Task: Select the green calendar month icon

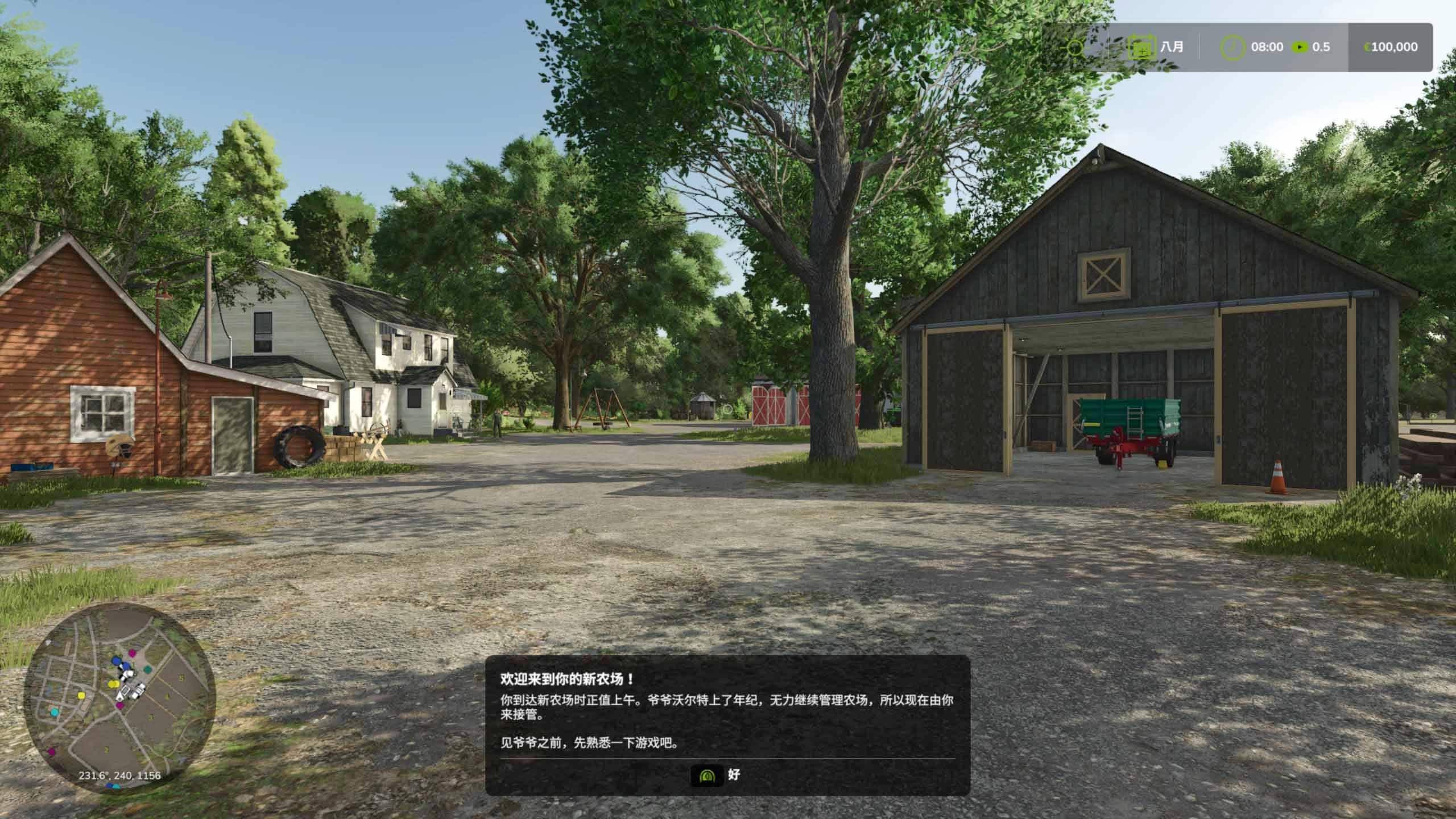Action: 1141,47
